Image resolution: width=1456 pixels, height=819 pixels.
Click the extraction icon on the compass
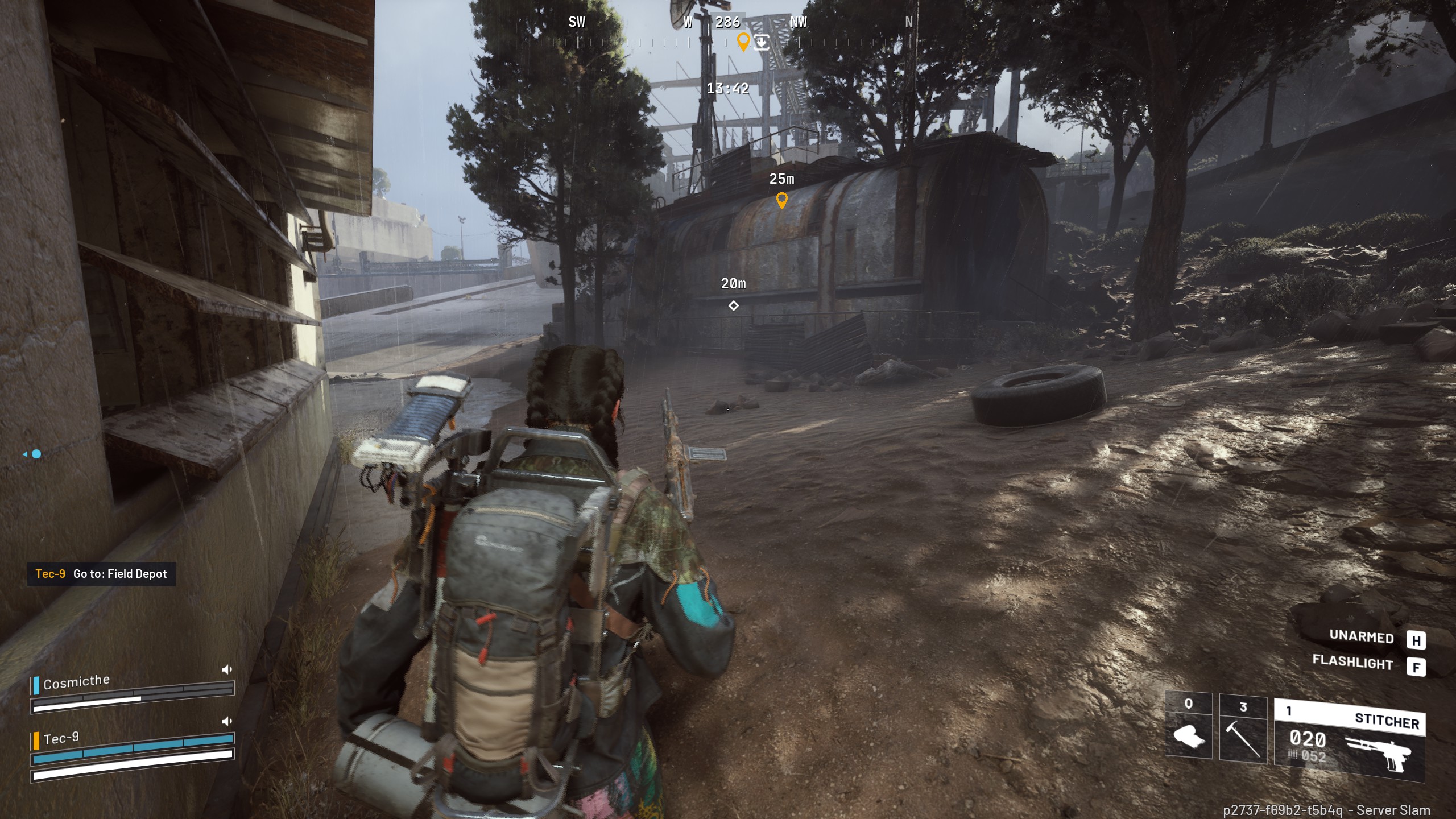coord(762,42)
